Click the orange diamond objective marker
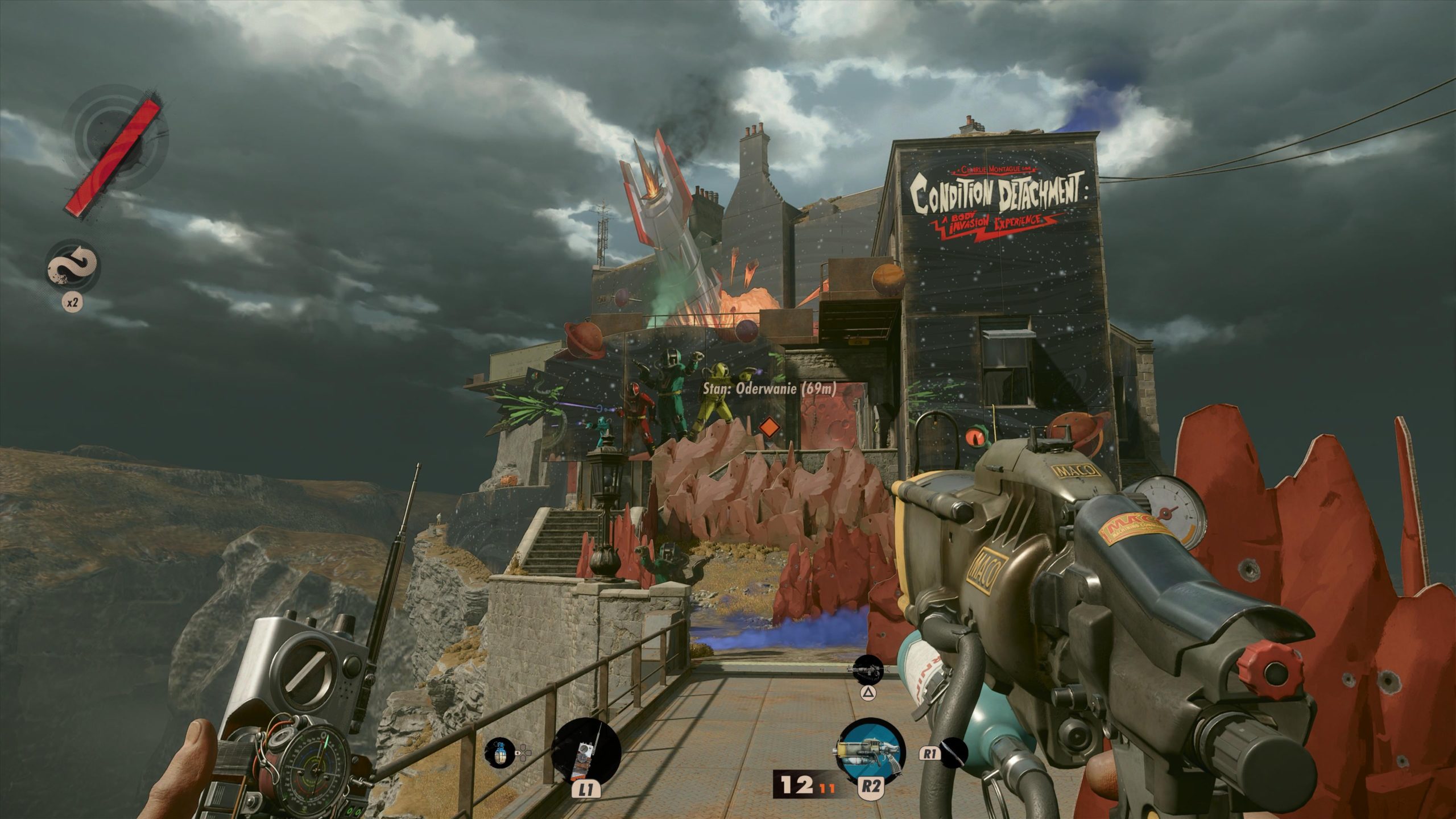 tap(768, 427)
